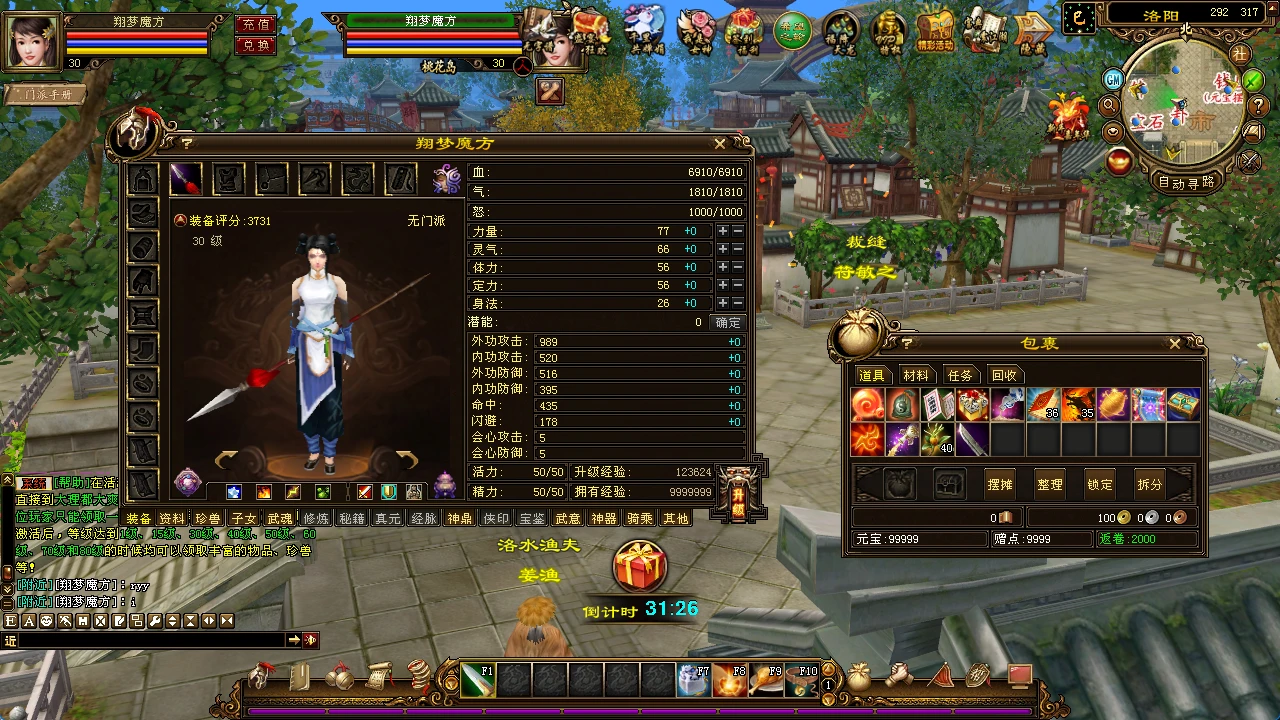
Task: Toggle the 锁定 lock button
Action: 1100,484
